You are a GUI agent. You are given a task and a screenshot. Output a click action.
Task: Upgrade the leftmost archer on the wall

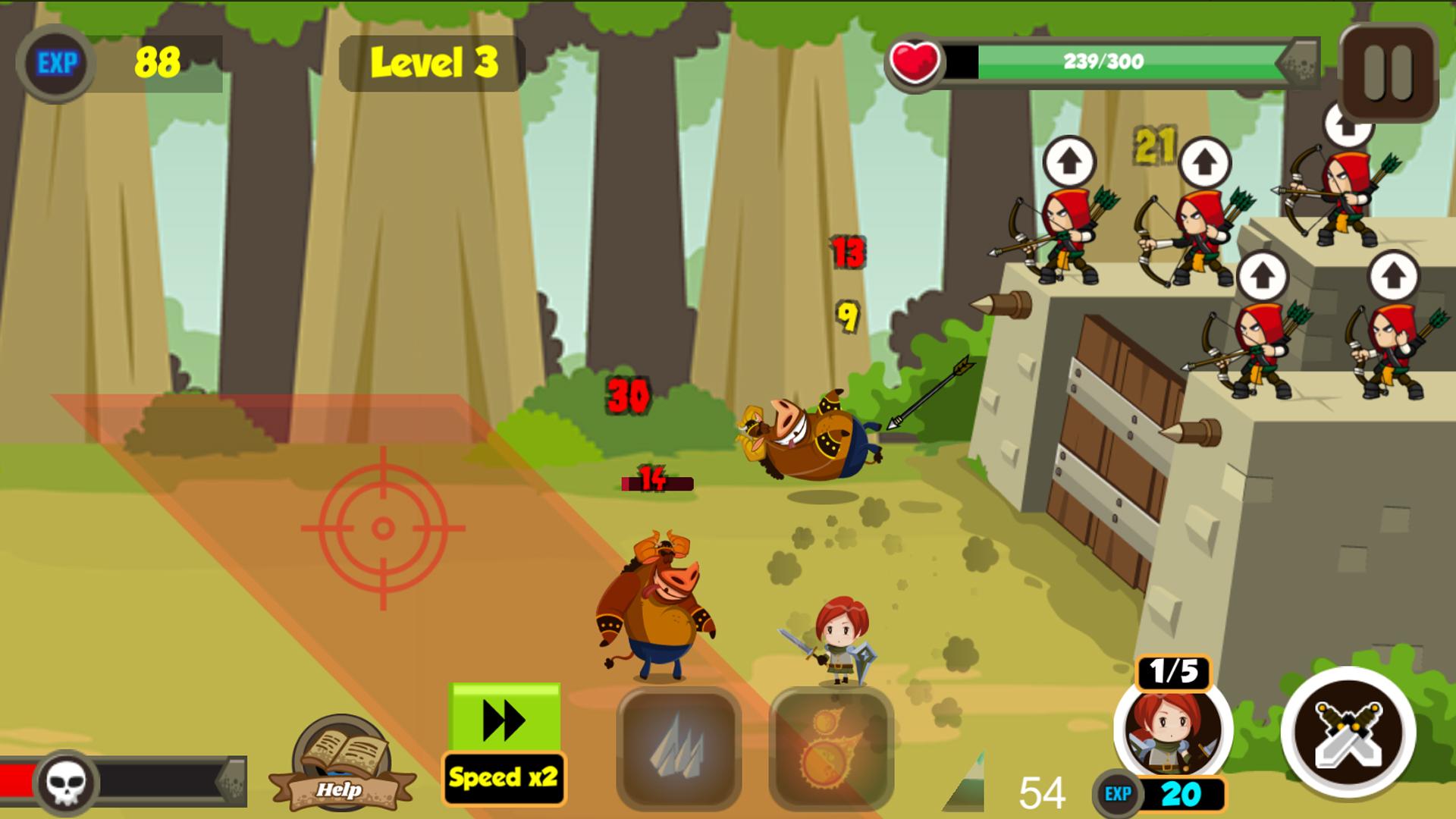click(x=1068, y=162)
